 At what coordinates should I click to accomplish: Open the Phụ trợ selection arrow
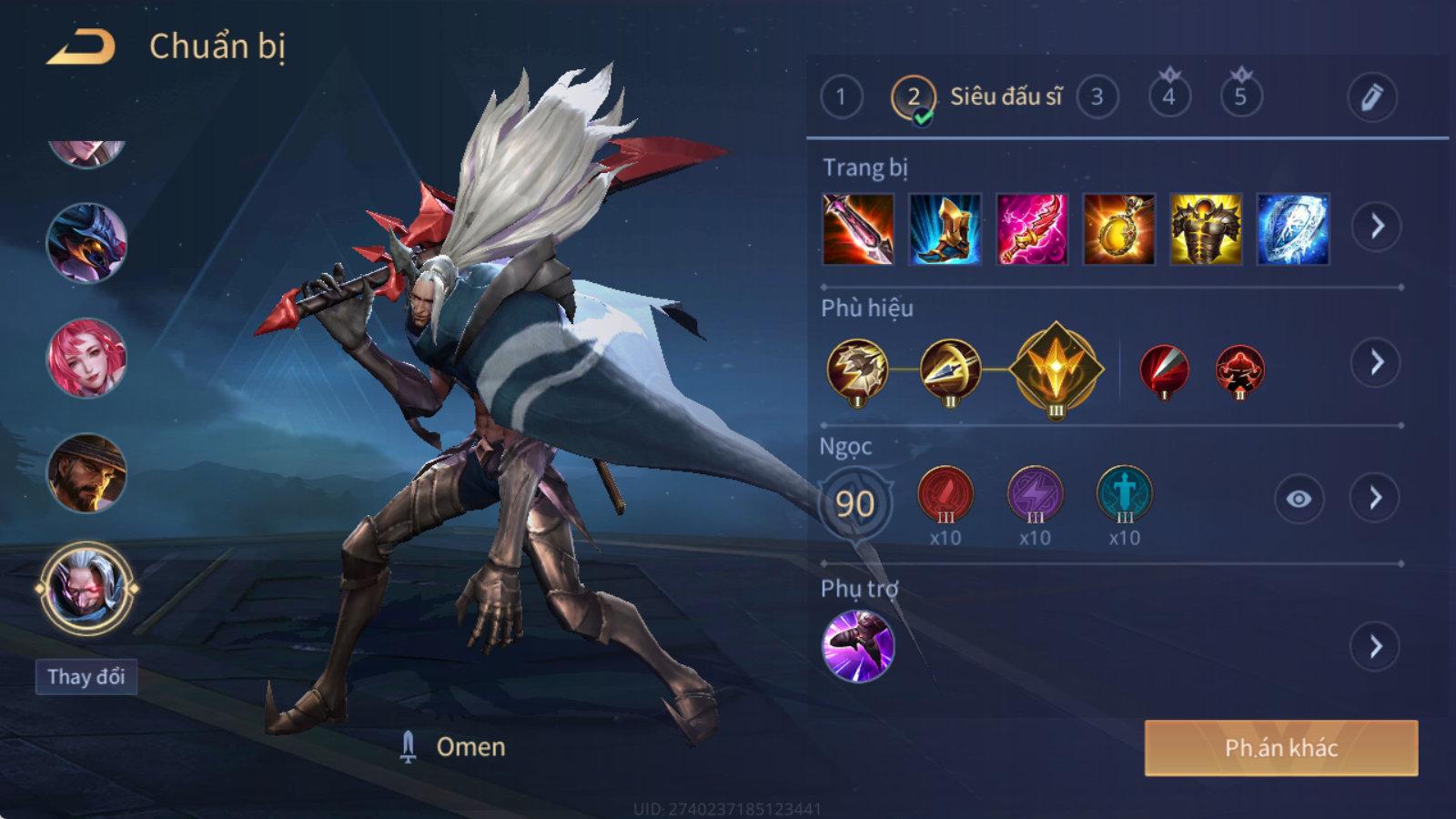pos(1375,647)
